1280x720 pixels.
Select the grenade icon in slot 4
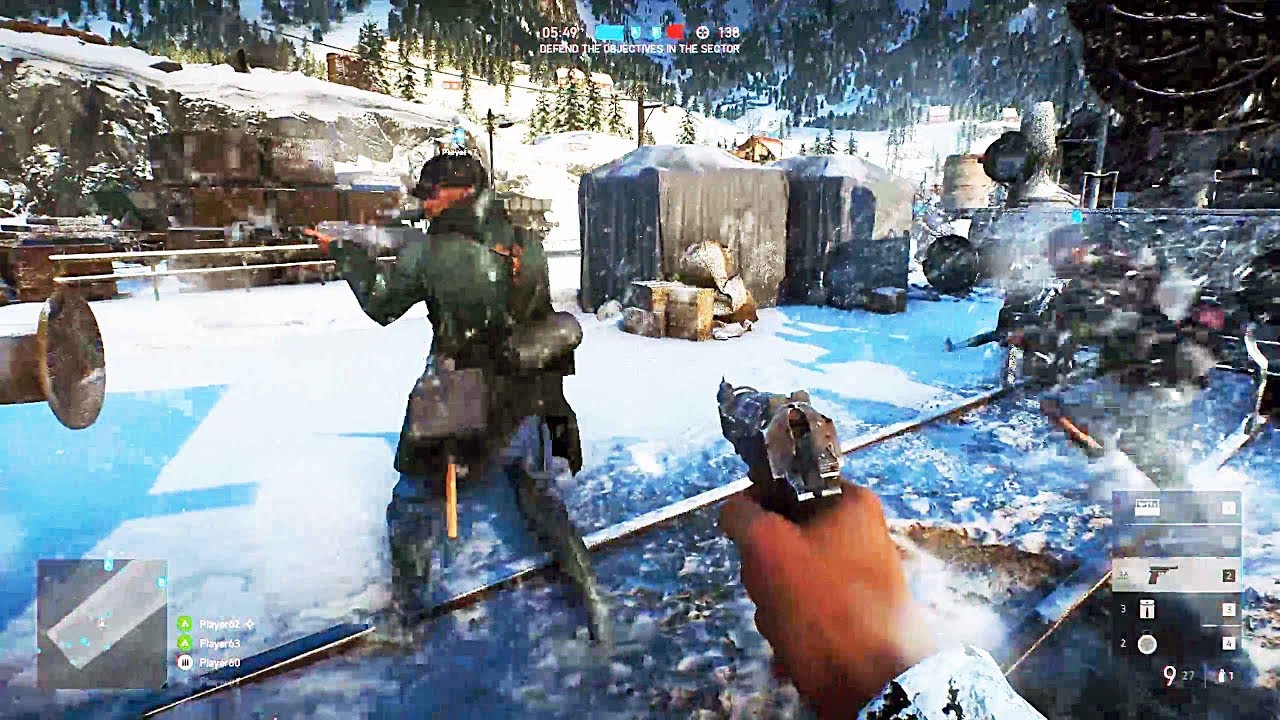pyautogui.click(x=1147, y=643)
